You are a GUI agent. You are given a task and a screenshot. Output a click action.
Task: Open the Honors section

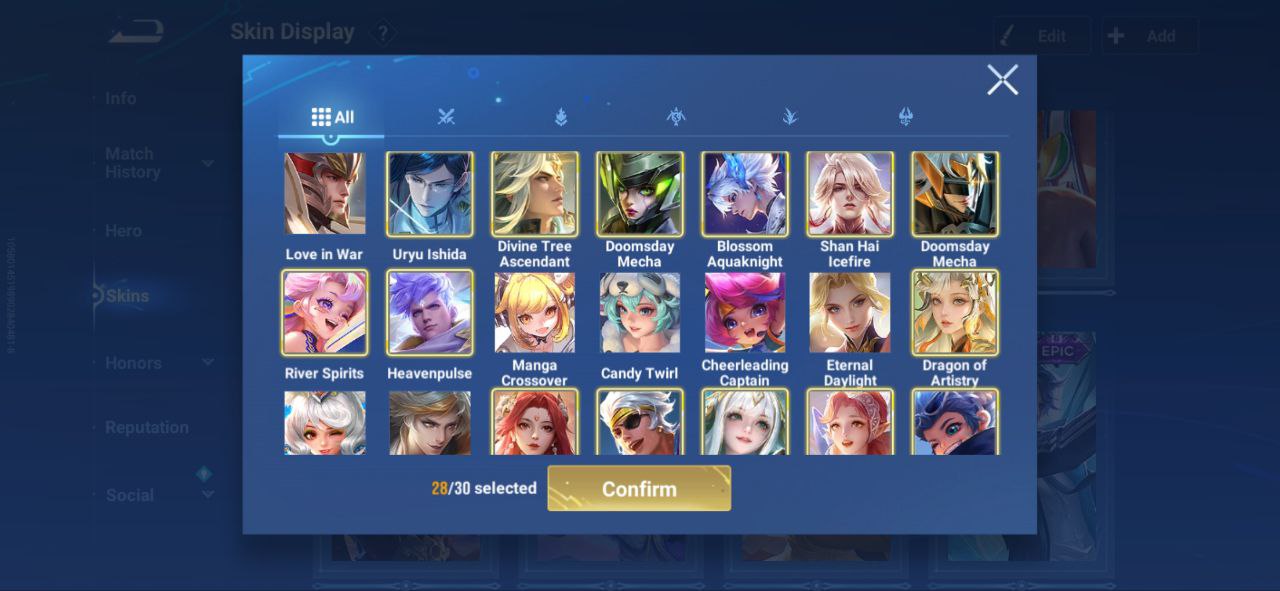tap(133, 363)
